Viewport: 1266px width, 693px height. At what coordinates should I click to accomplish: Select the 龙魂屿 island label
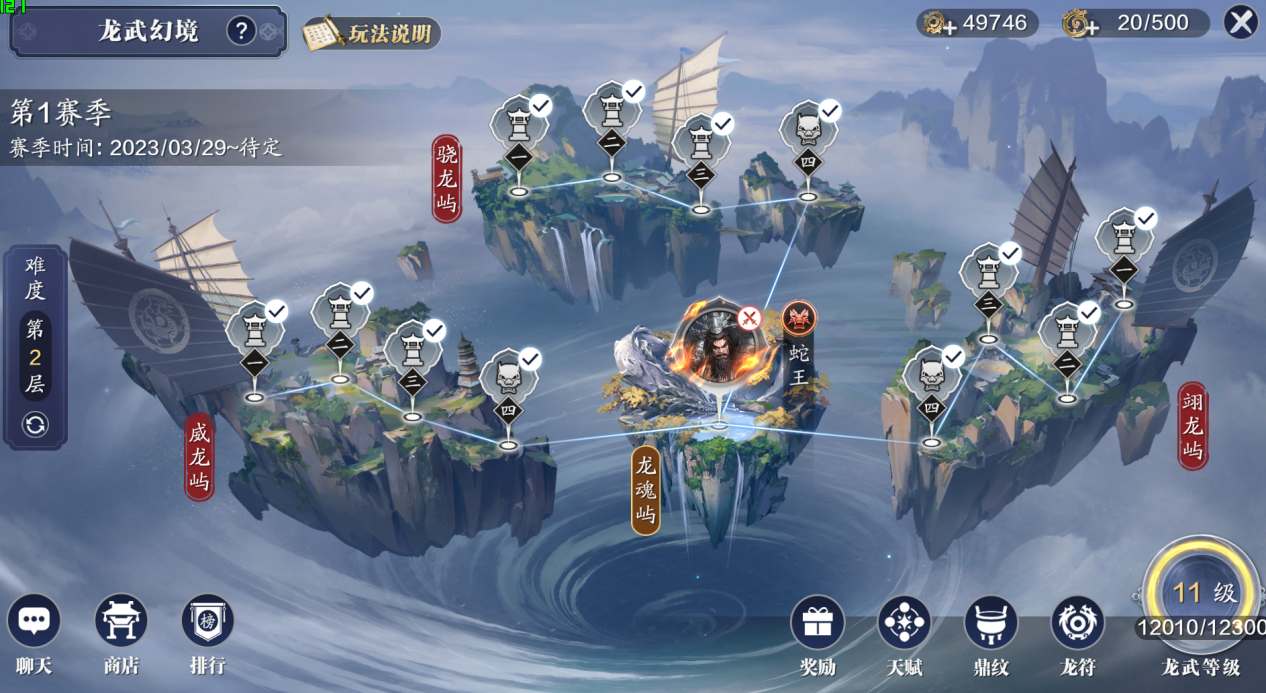click(646, 490)
